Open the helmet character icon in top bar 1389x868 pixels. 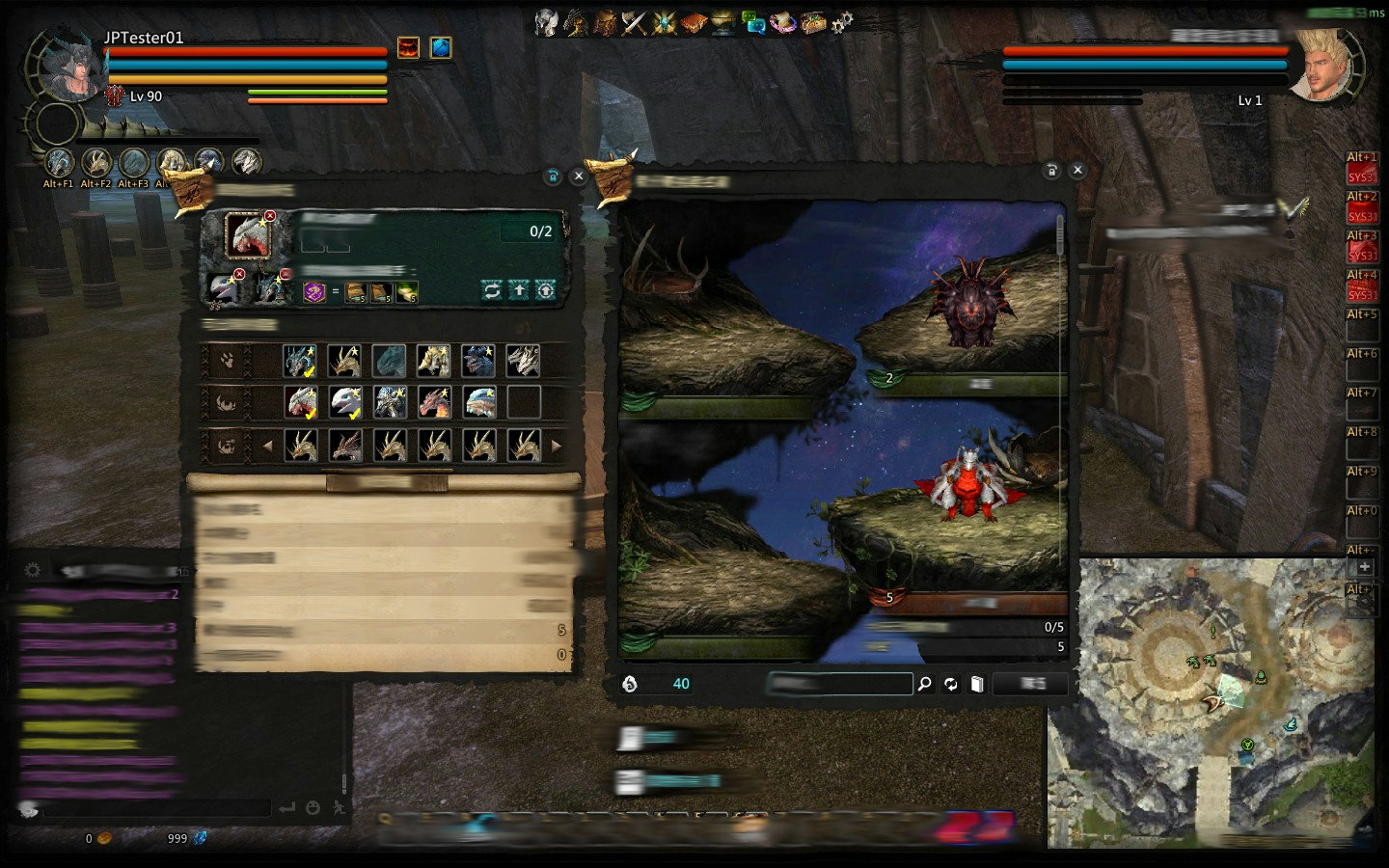[547, 23]
